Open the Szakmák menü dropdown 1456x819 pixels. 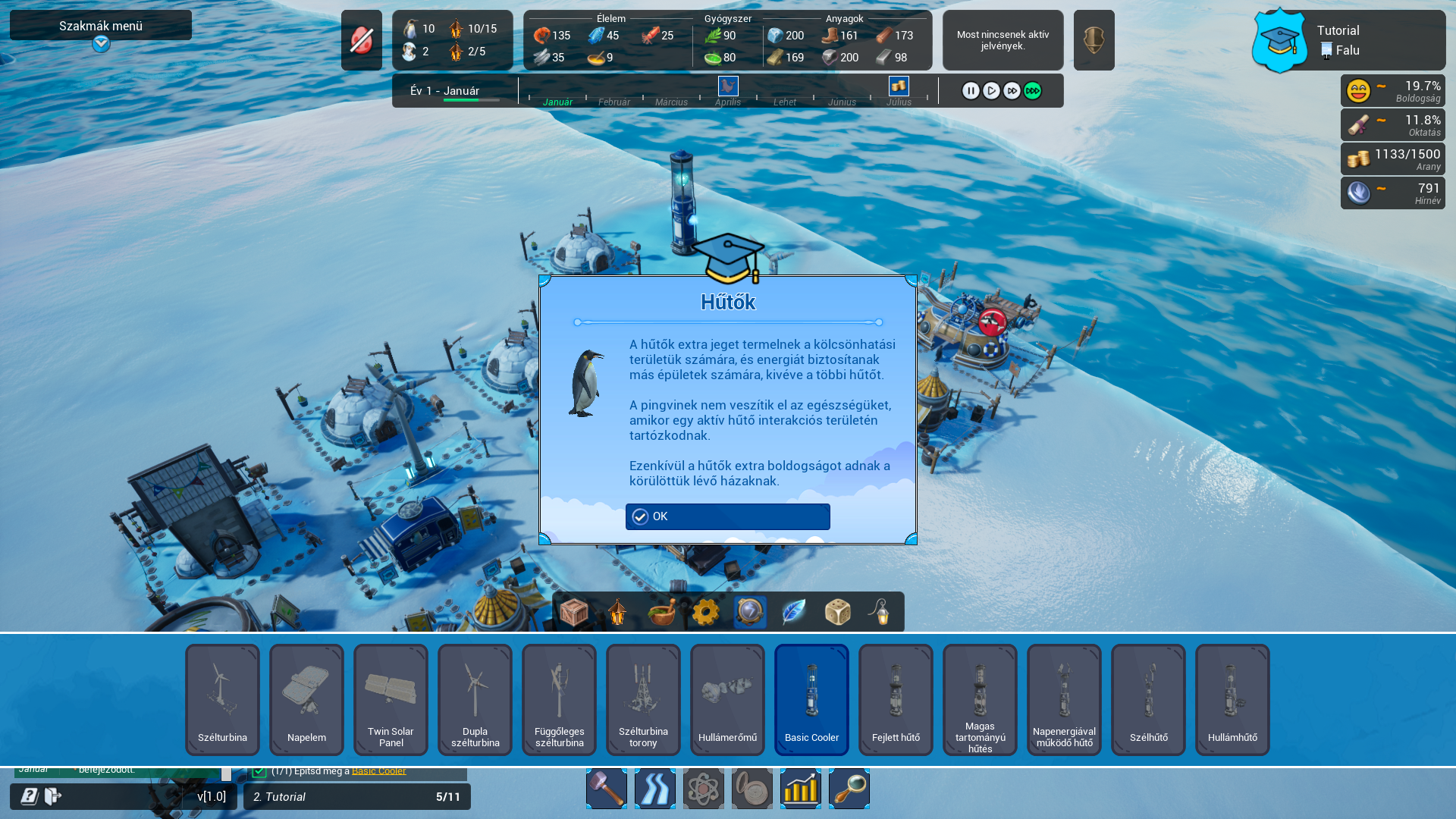point(101,44)
